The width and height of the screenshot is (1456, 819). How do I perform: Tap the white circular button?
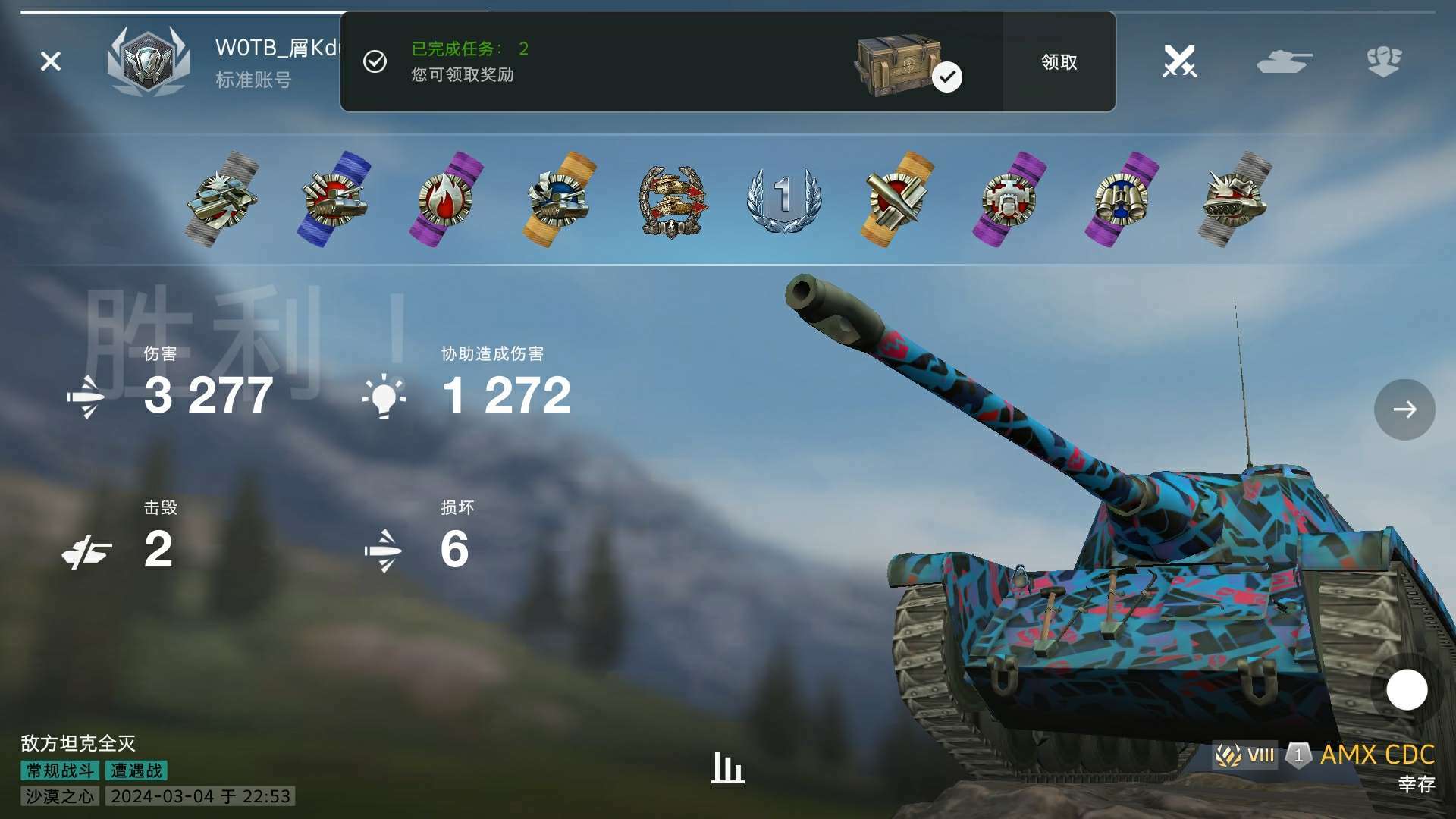tap(1407, 690)
